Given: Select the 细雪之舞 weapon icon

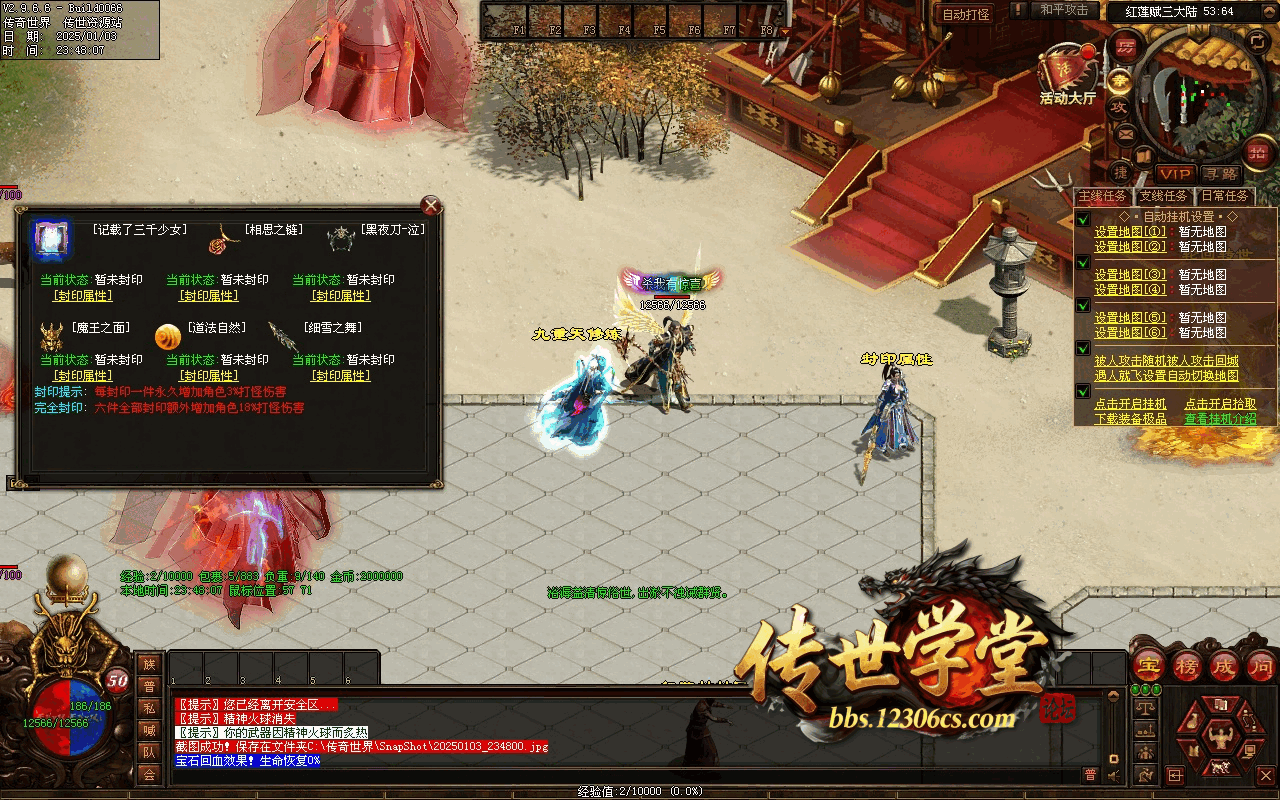Looking at the screenshot, I should (x=283, y=337).
